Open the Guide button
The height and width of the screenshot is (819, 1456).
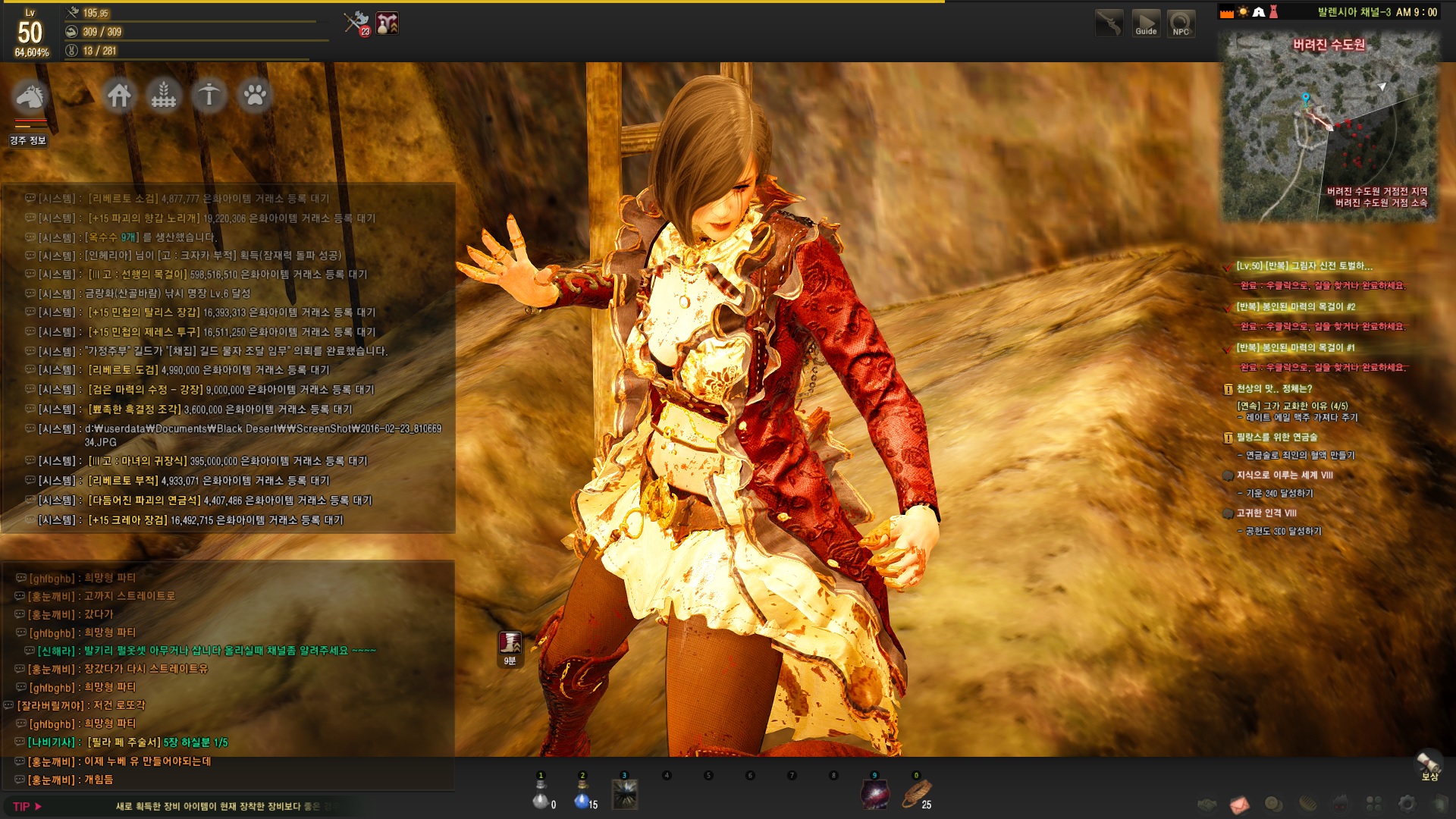(x=1146, y=24)
